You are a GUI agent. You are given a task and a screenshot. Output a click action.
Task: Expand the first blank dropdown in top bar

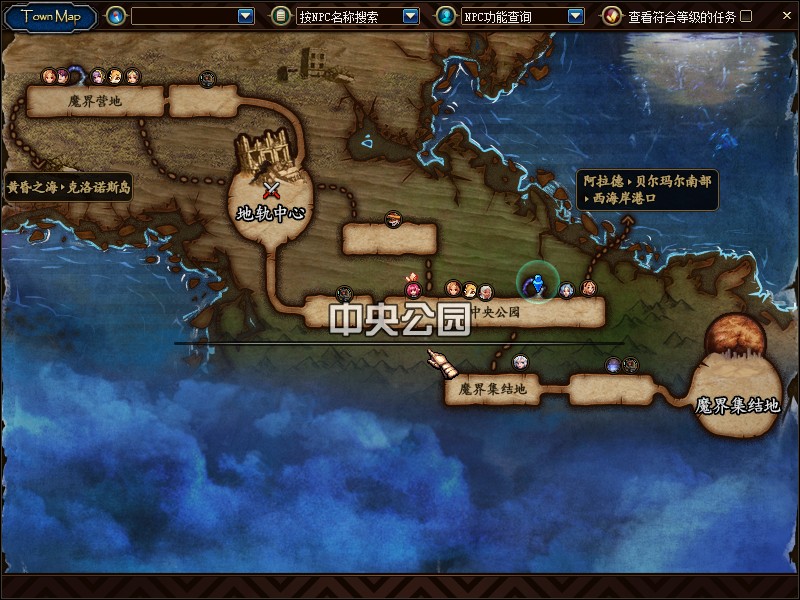click(x=246, y=16)
